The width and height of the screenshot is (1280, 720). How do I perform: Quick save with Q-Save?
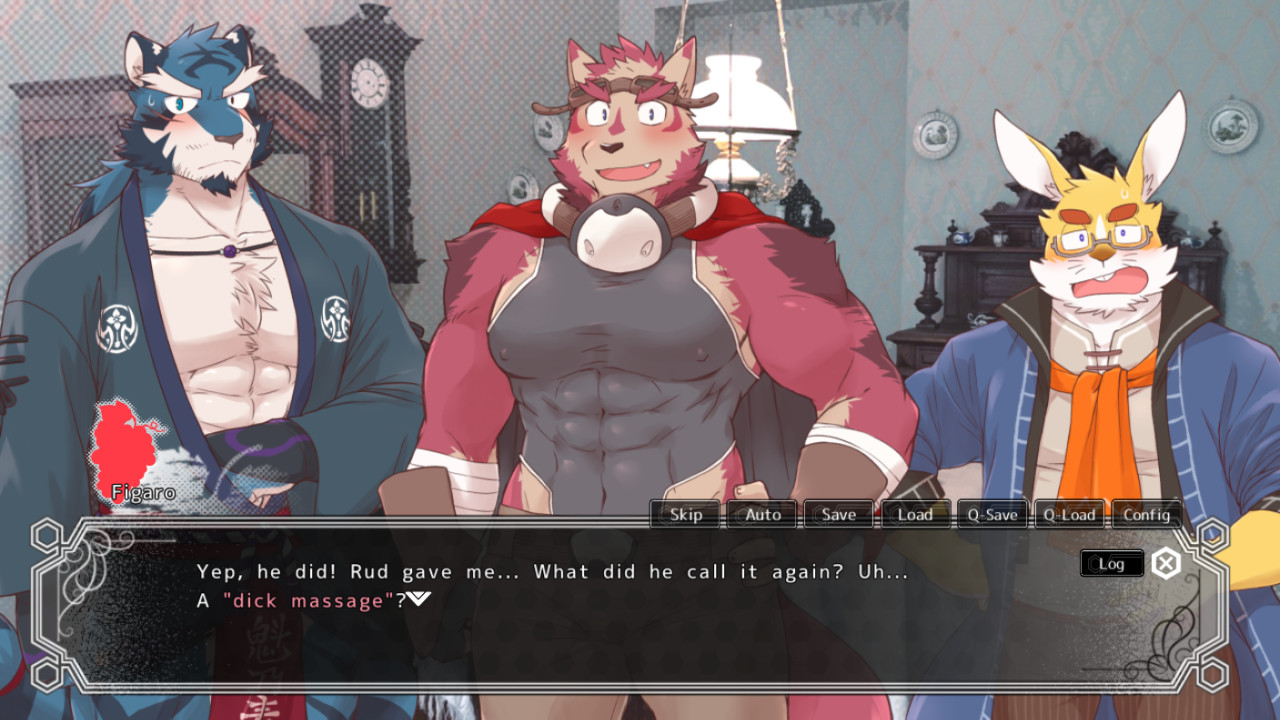point(992,514)
